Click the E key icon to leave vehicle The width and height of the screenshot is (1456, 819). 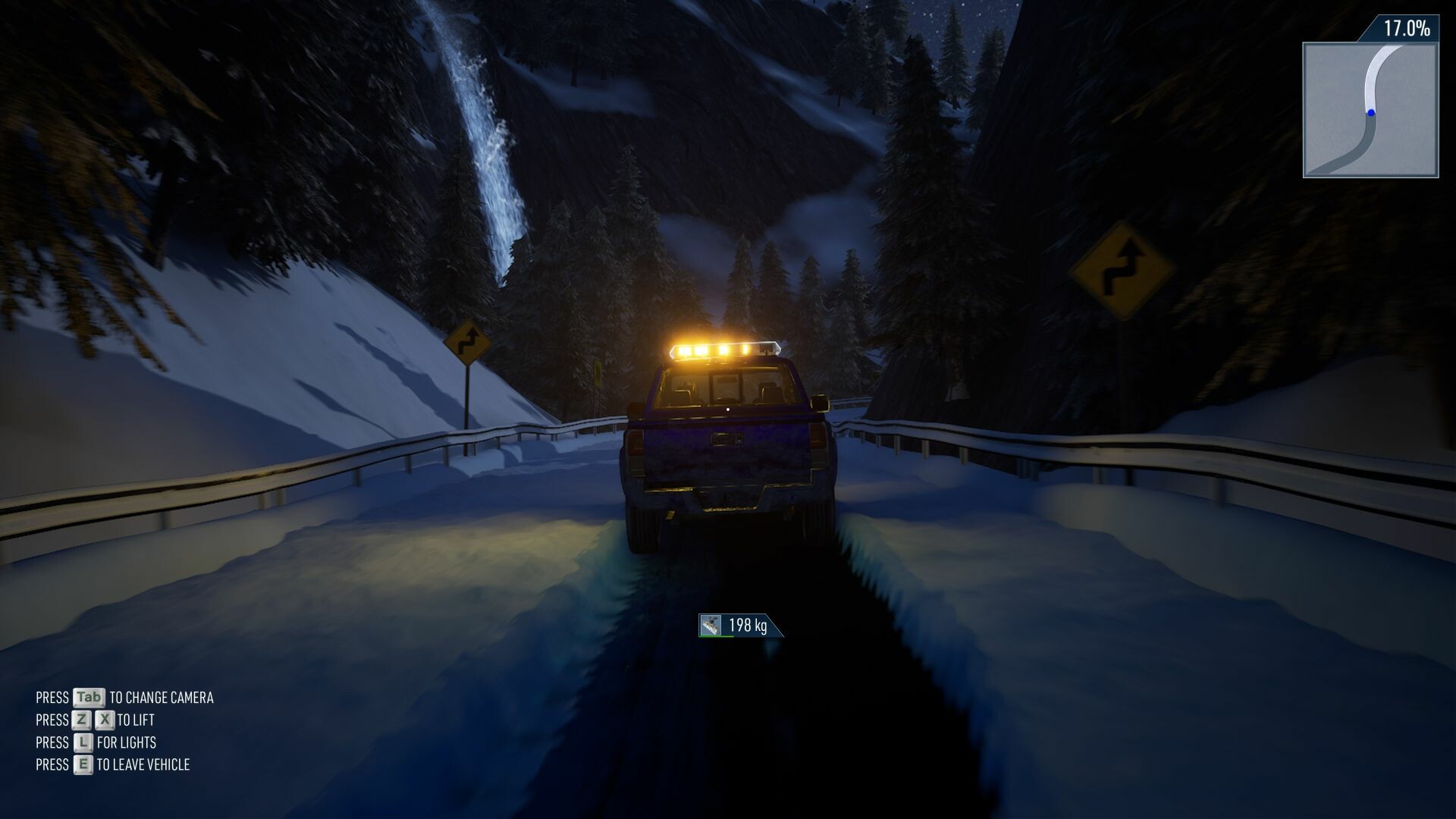pos(83,764)
